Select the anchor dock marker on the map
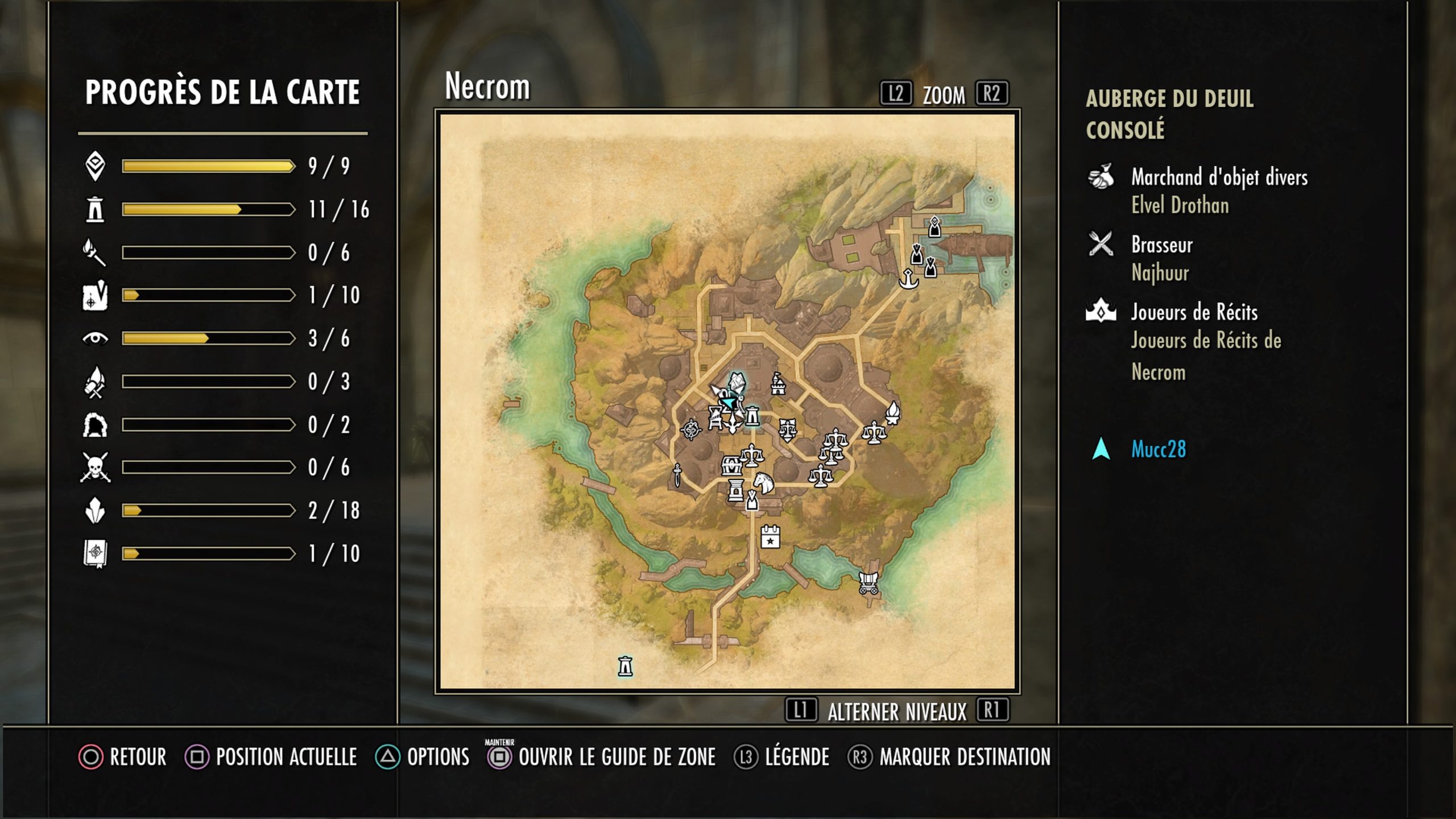1456x819 pixels. click(x=908, y=279)
